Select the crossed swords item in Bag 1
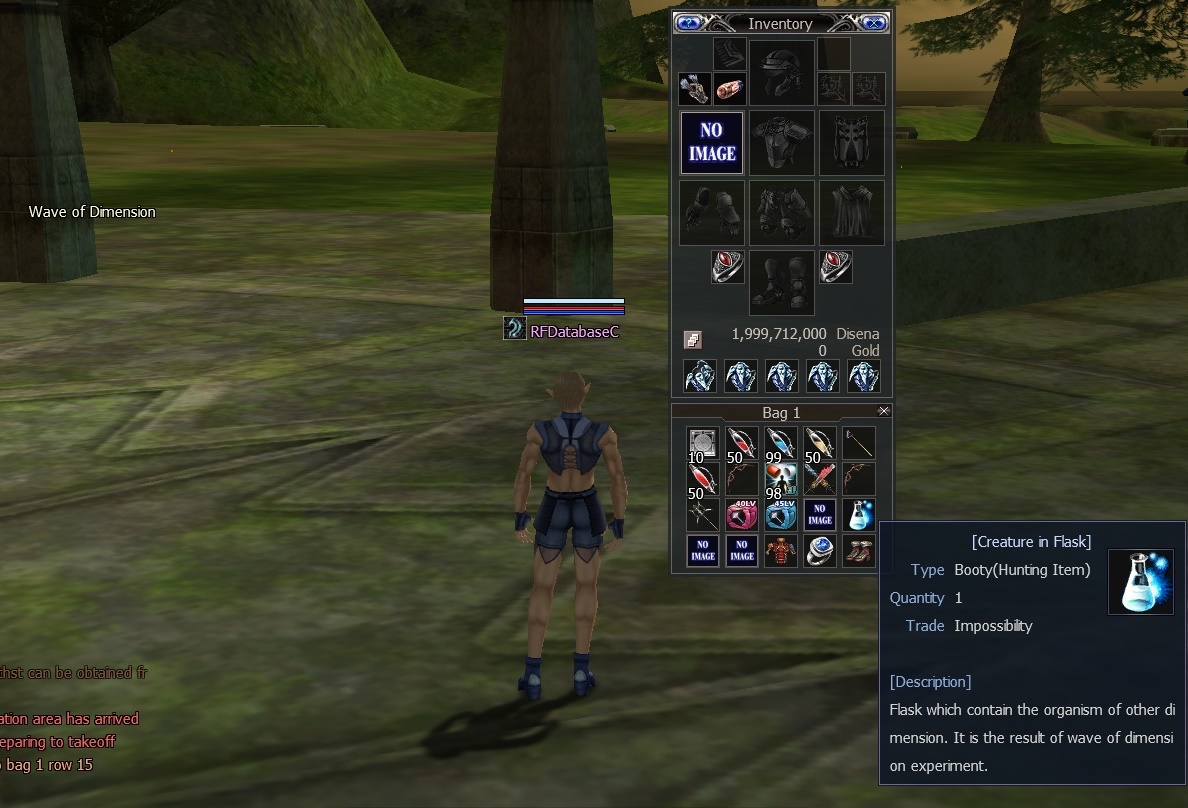Screen dimensions: 1188x808 click(819, 478)
